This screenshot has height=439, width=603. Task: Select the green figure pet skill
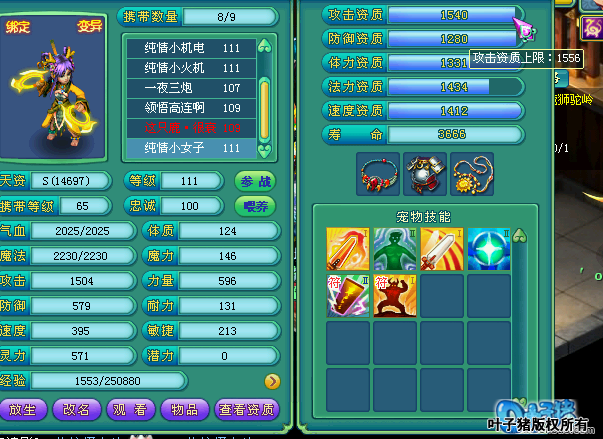point(394,249)
